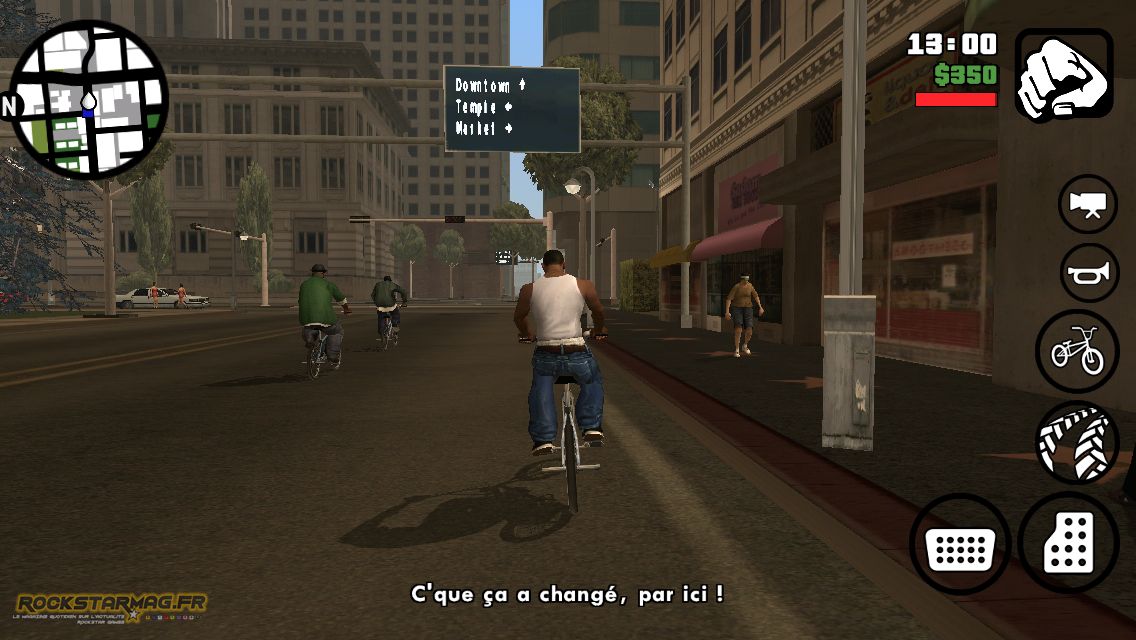This screenshot has height=640, width=1136.
Task: Tap the bicycle dismount button
Action: pos(1077,351)
